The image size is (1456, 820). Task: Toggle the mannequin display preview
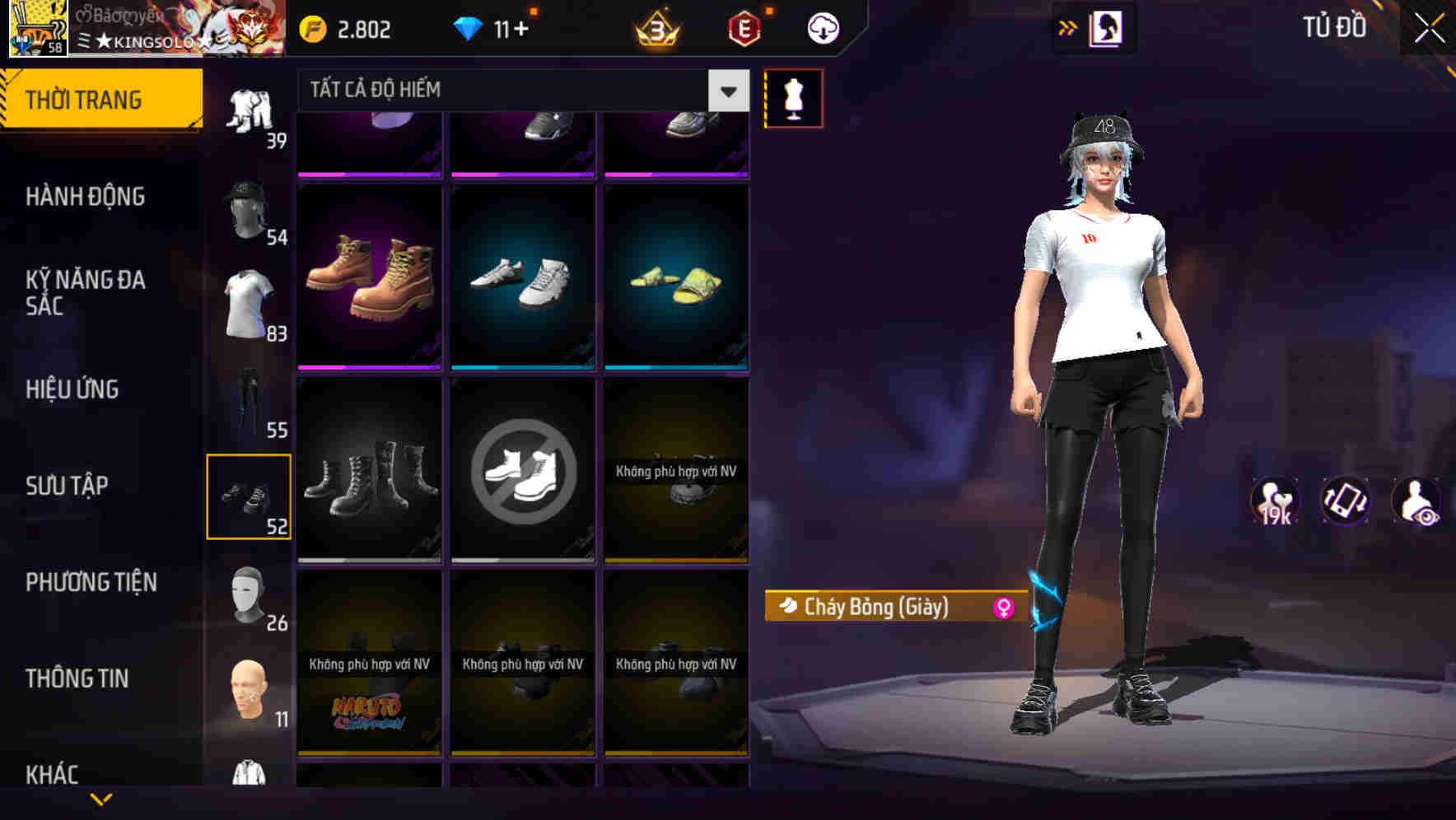coord(792,96)
